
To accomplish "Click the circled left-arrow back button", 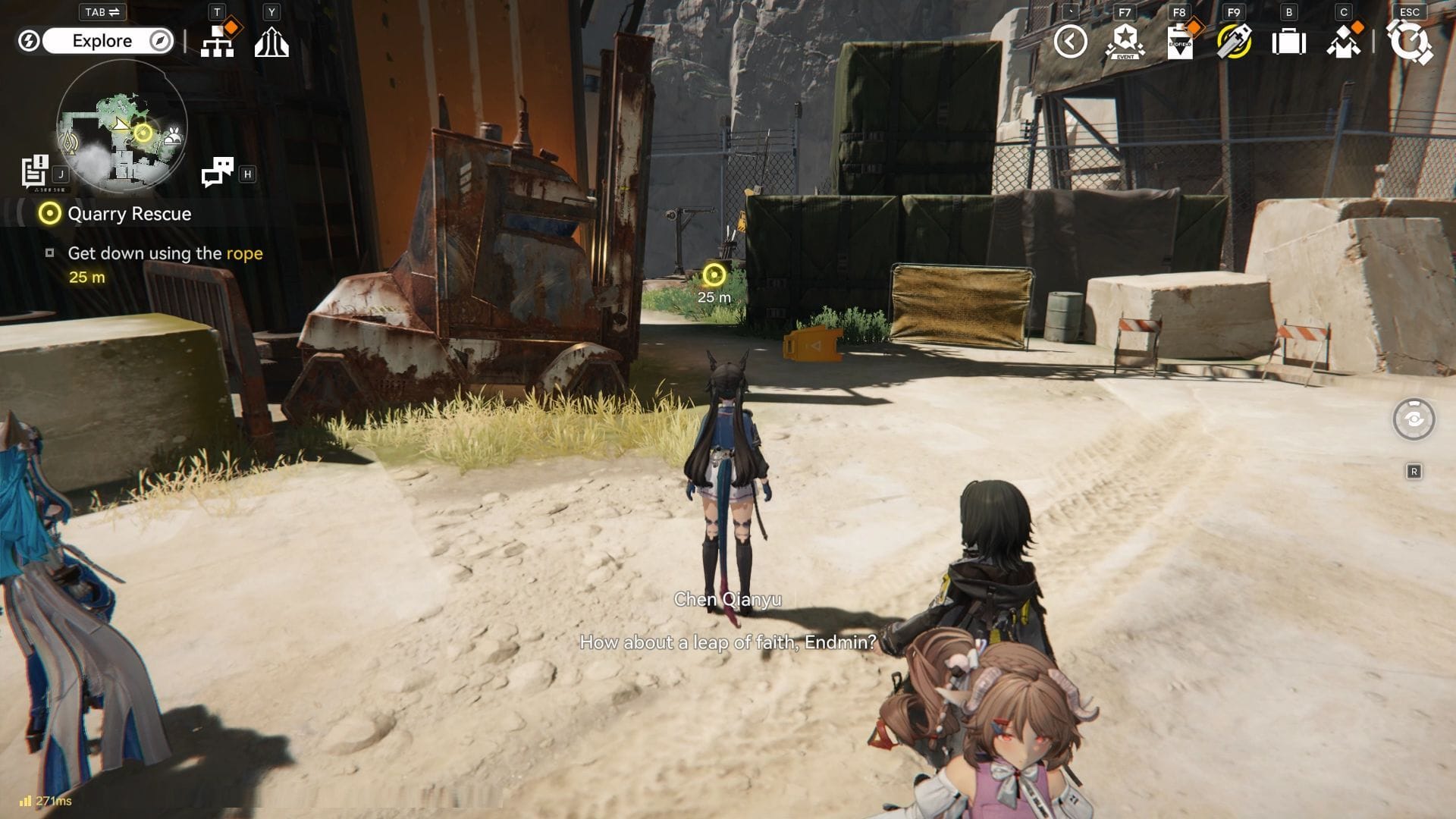I will point(1070,41).
